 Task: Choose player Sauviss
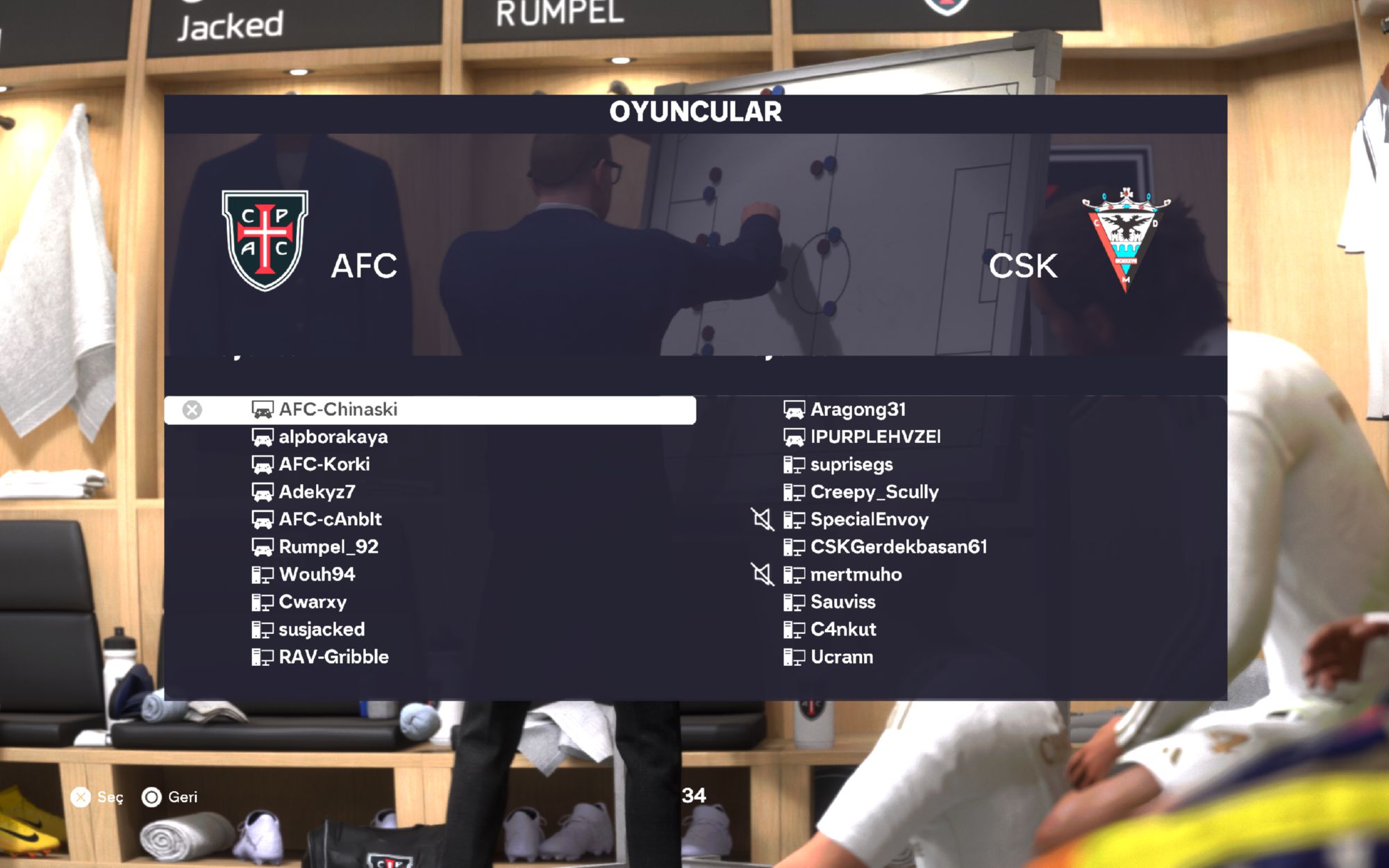click(x=843, y=602)
